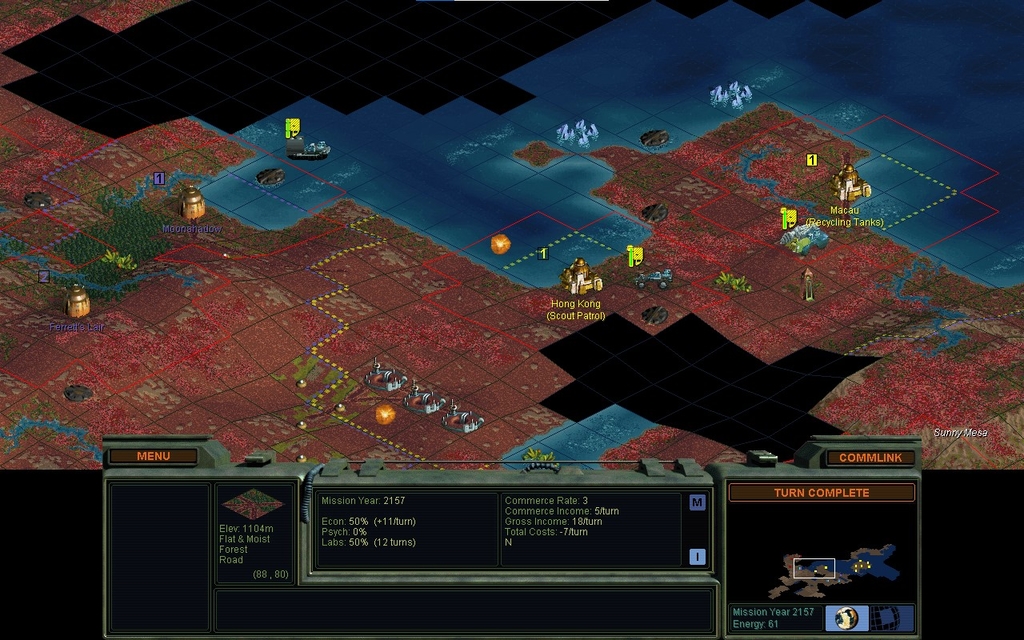Click the world minimap

point(821,563)
